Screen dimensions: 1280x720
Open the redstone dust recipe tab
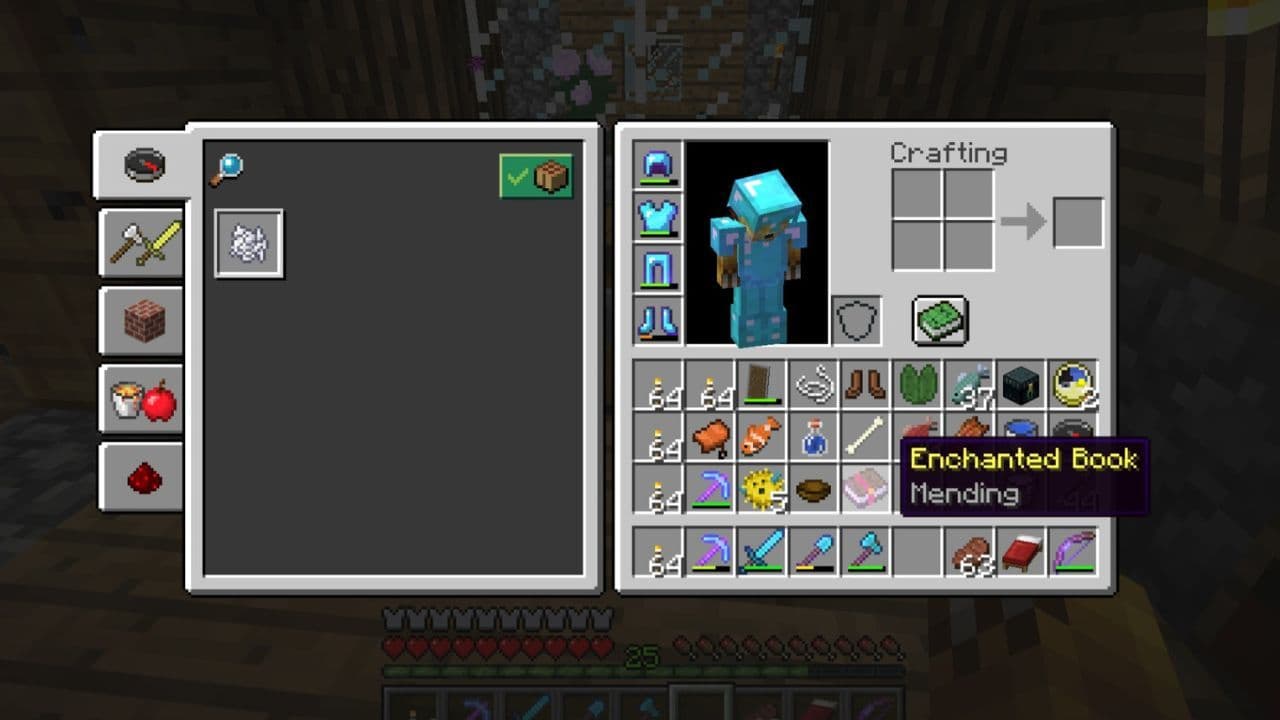[144, 478]
